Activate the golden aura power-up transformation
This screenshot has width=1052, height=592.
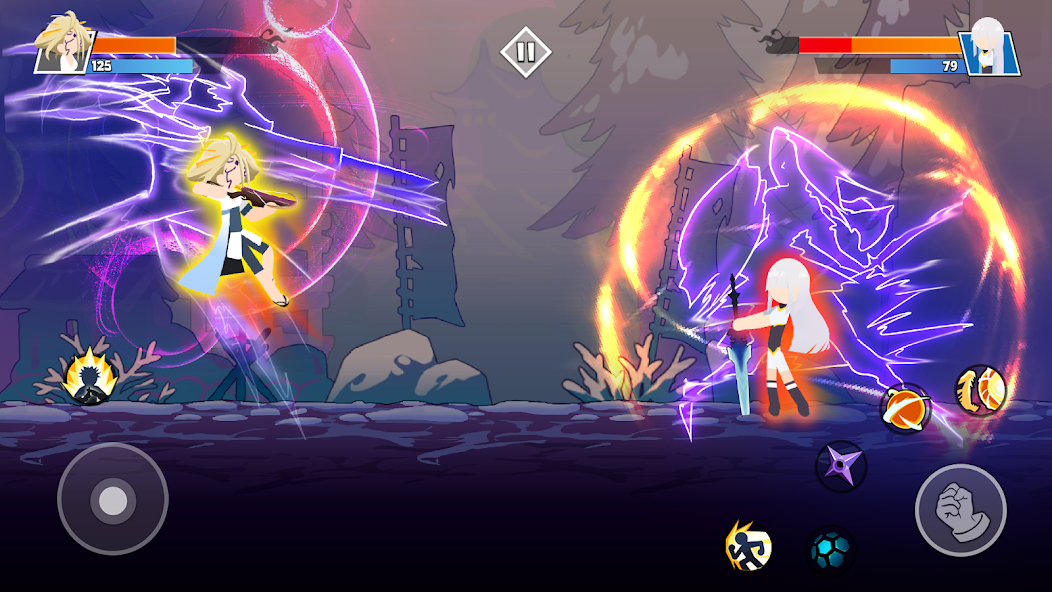coord(91,379)
